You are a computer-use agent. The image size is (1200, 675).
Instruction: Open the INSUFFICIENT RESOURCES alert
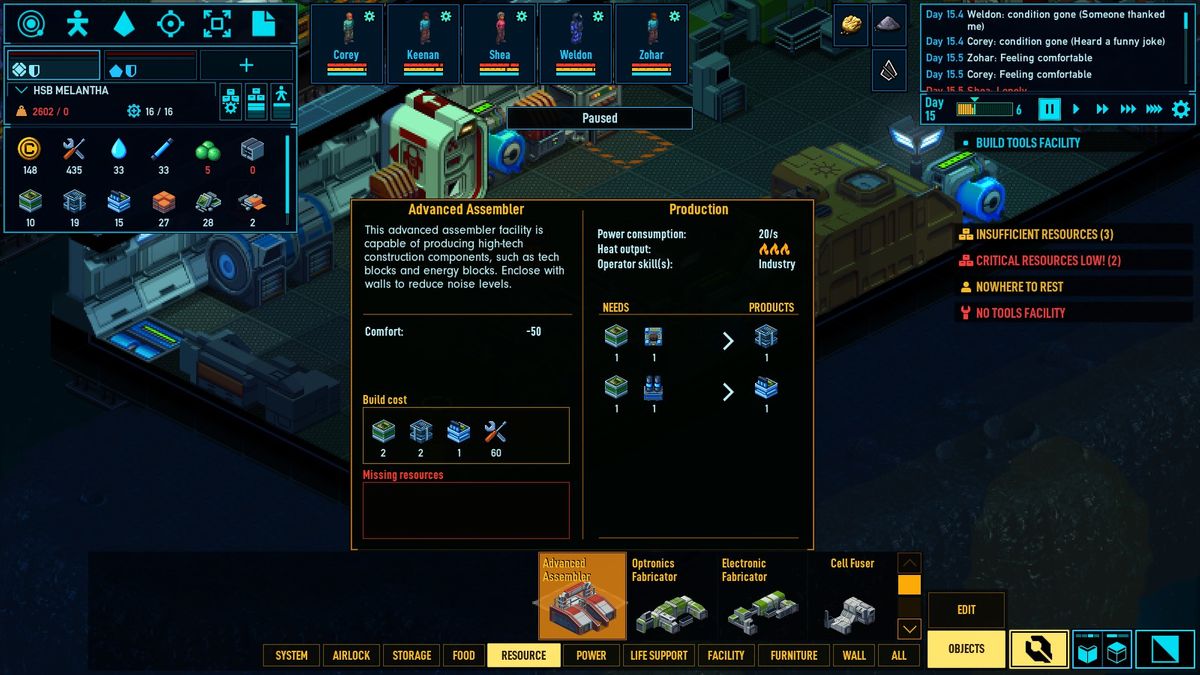coord(1044,234)
